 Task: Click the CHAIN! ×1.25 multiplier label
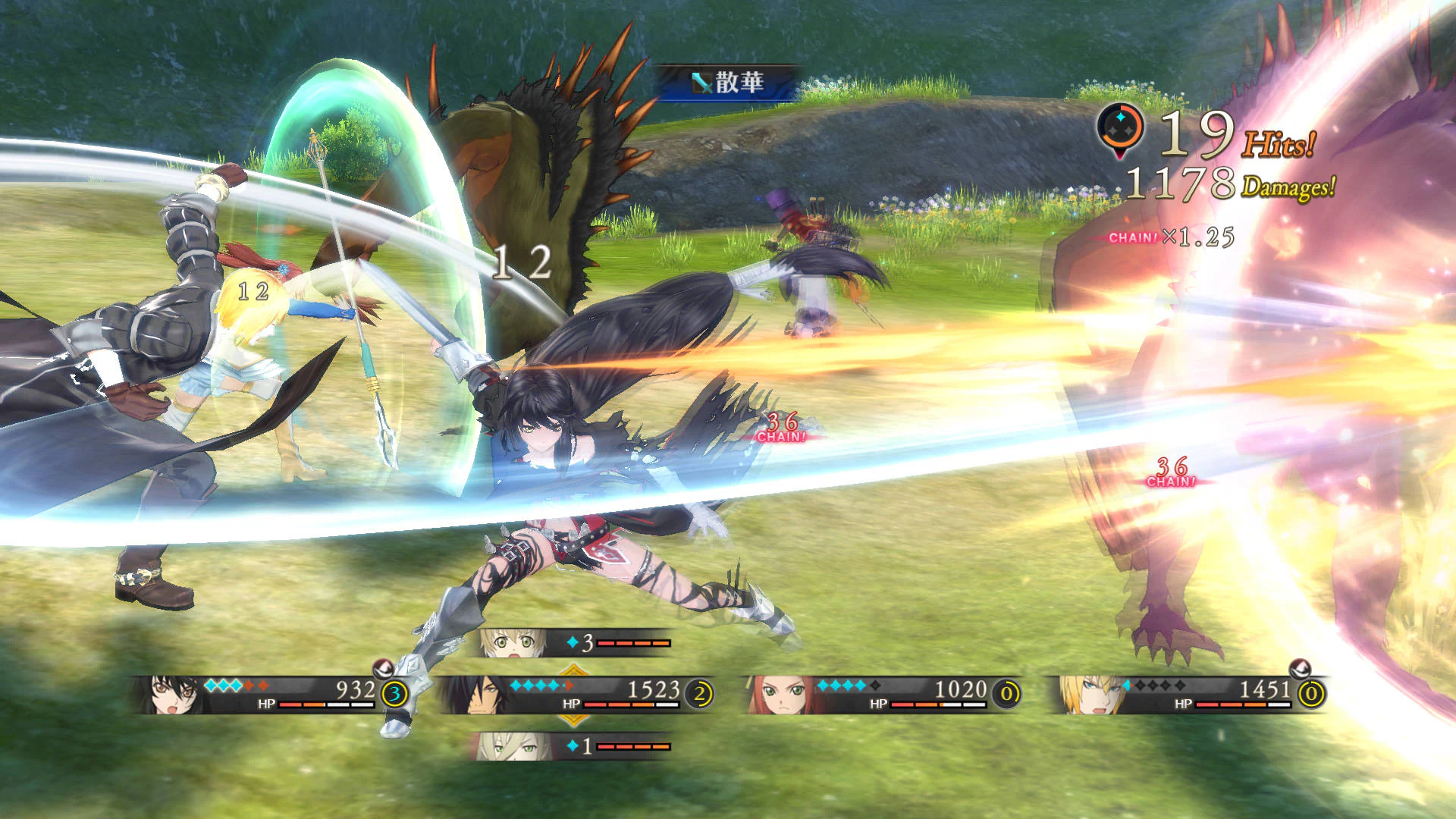pyautogui.click(x=1172, y=238)
